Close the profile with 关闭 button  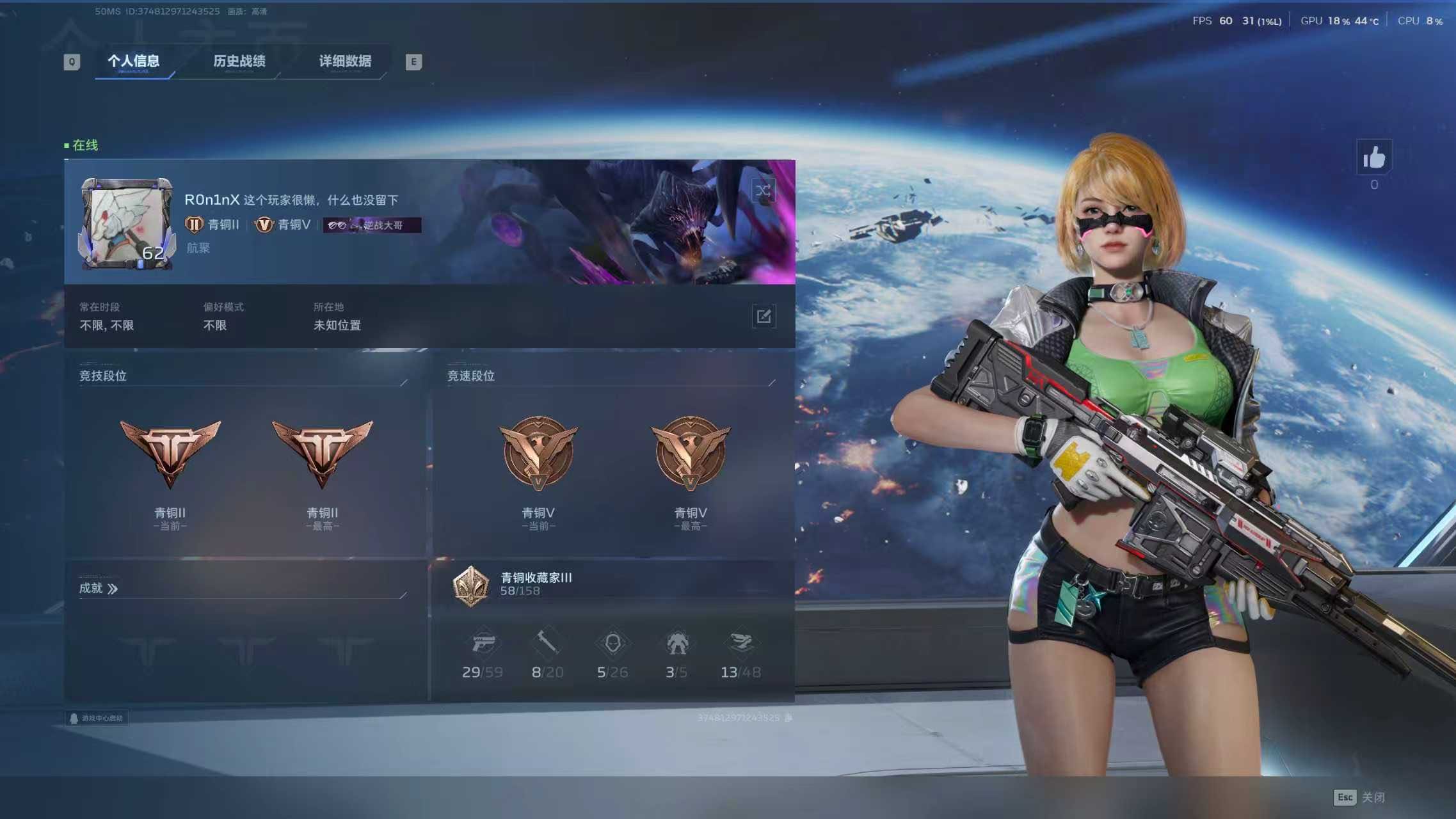1359,797
